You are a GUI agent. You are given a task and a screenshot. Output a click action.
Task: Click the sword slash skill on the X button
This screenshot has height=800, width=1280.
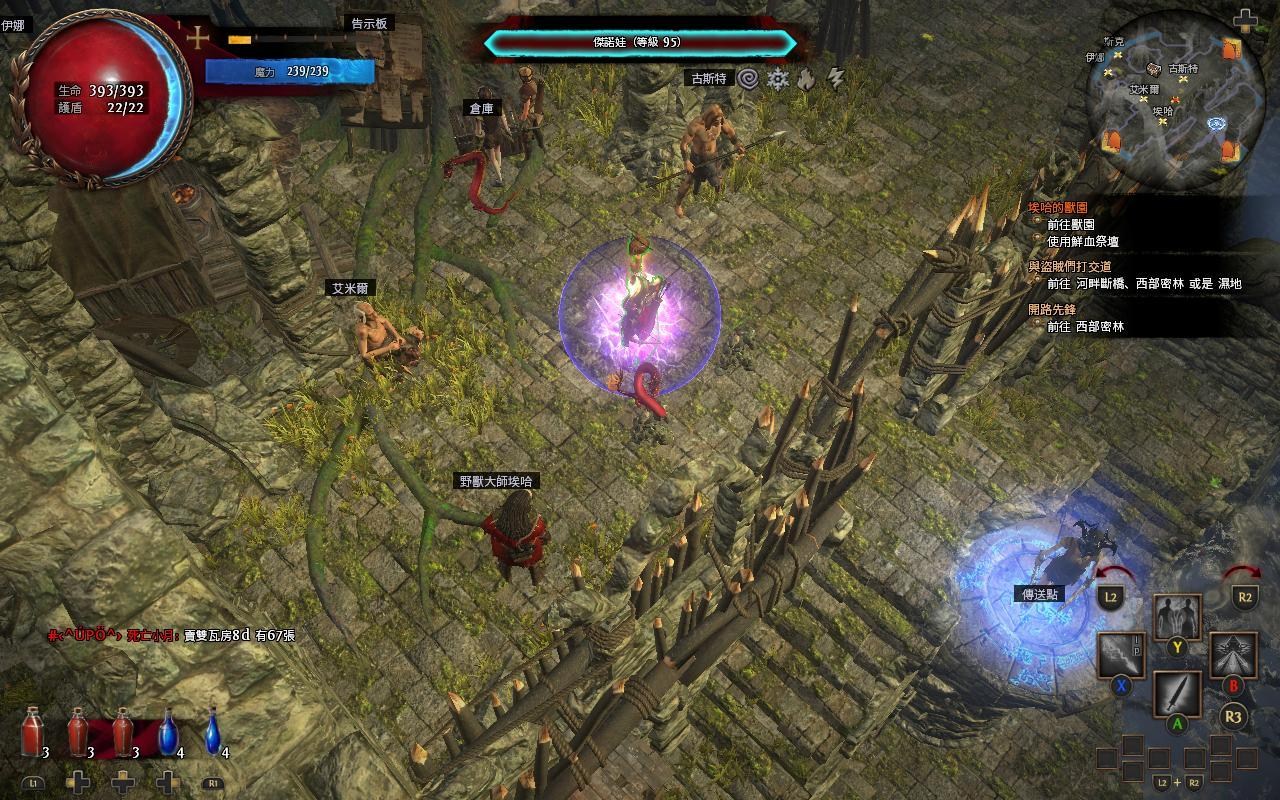click(x=1120, y=655)
